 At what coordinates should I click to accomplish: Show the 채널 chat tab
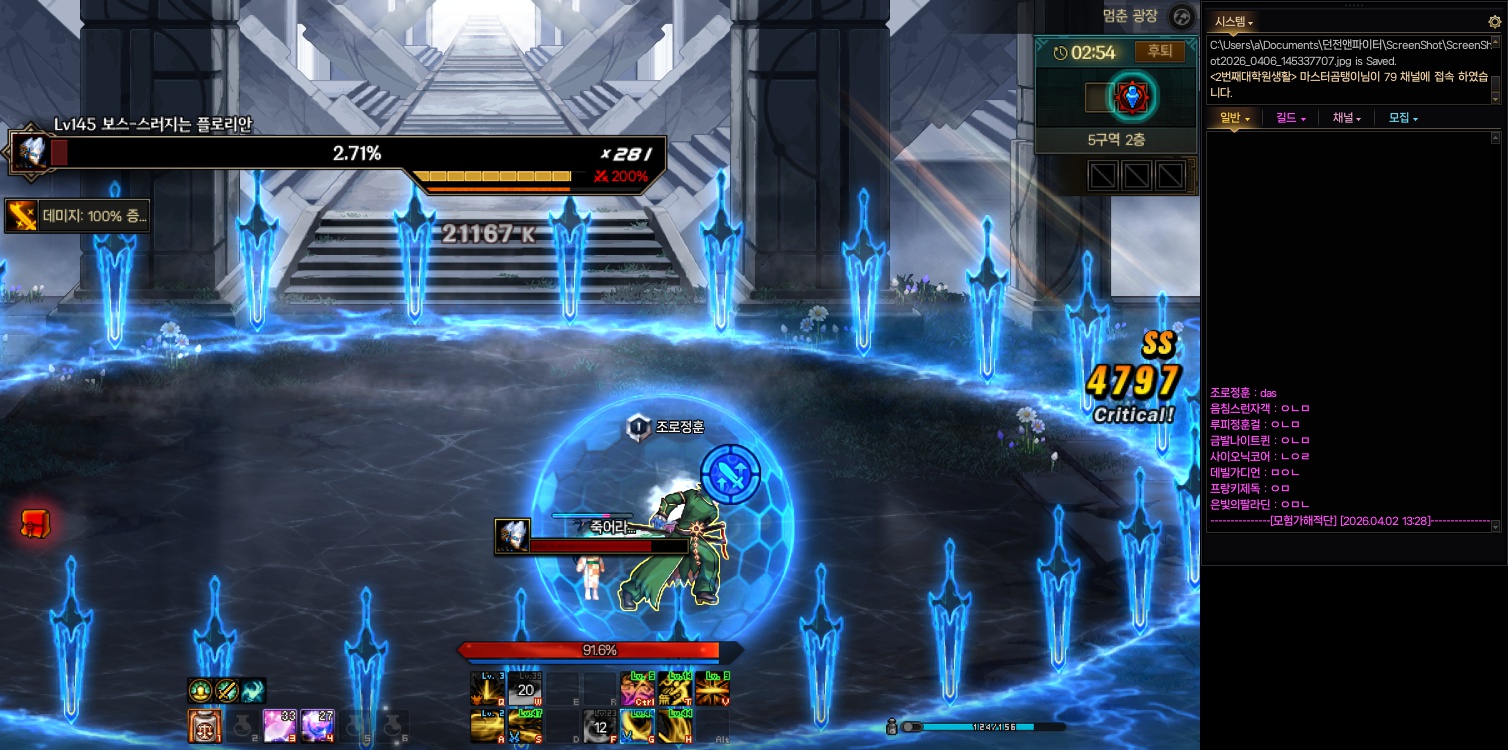1346,118
